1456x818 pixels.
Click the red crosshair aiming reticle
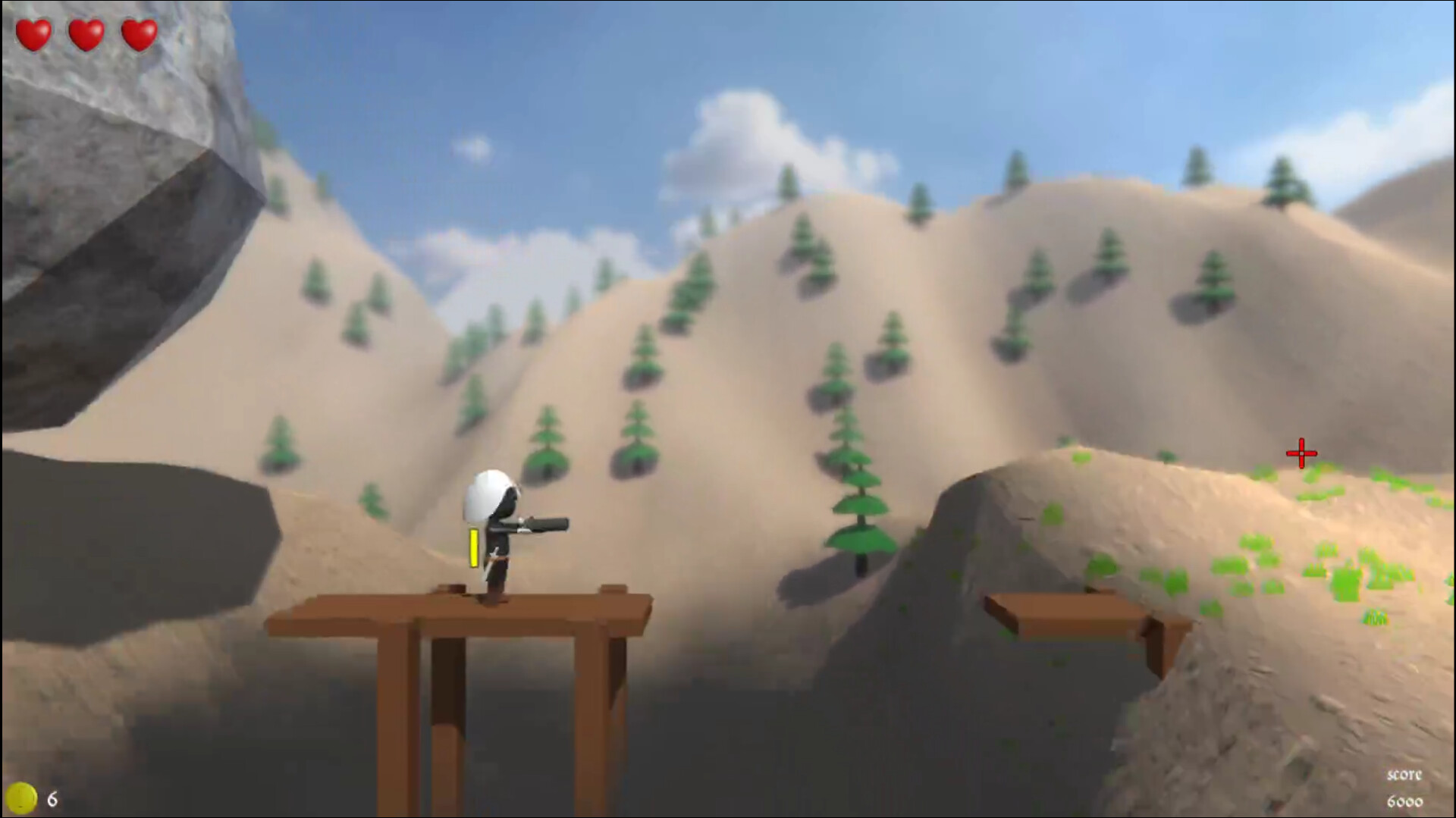coord(1300,452)
